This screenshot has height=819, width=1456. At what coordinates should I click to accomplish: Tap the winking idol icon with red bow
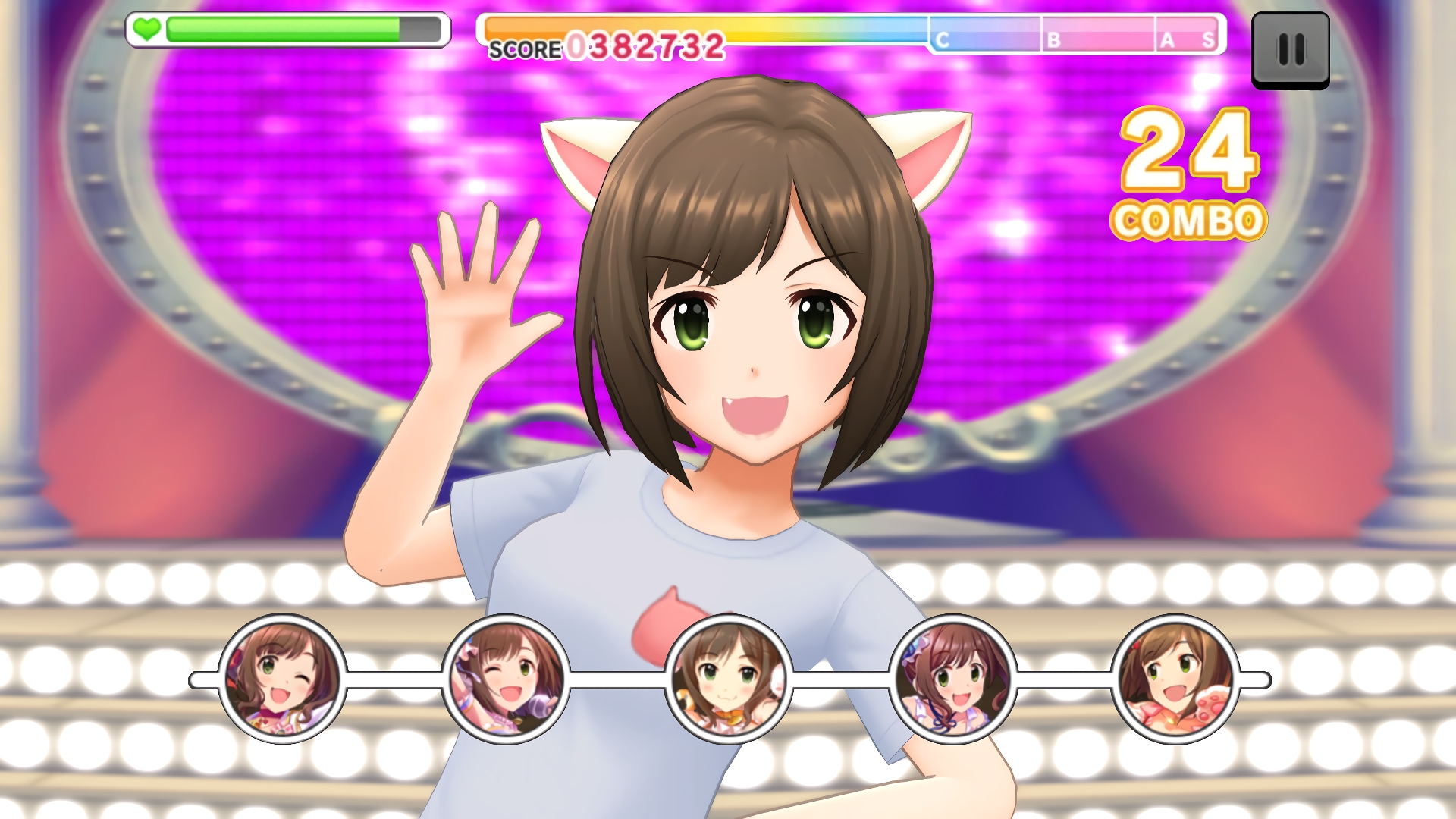(282, 679)
